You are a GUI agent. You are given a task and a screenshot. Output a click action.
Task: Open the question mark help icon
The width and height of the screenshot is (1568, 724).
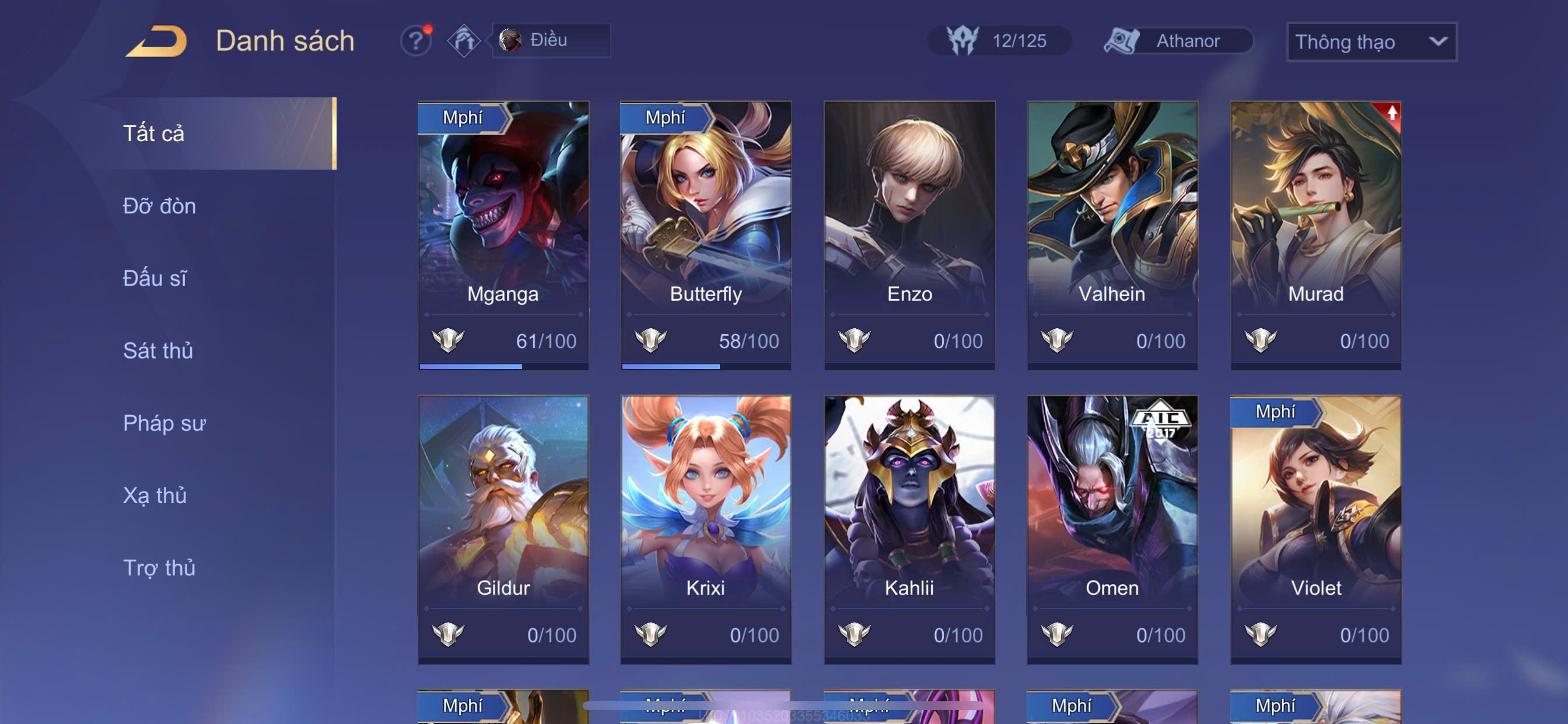click(x=416, y=41)
